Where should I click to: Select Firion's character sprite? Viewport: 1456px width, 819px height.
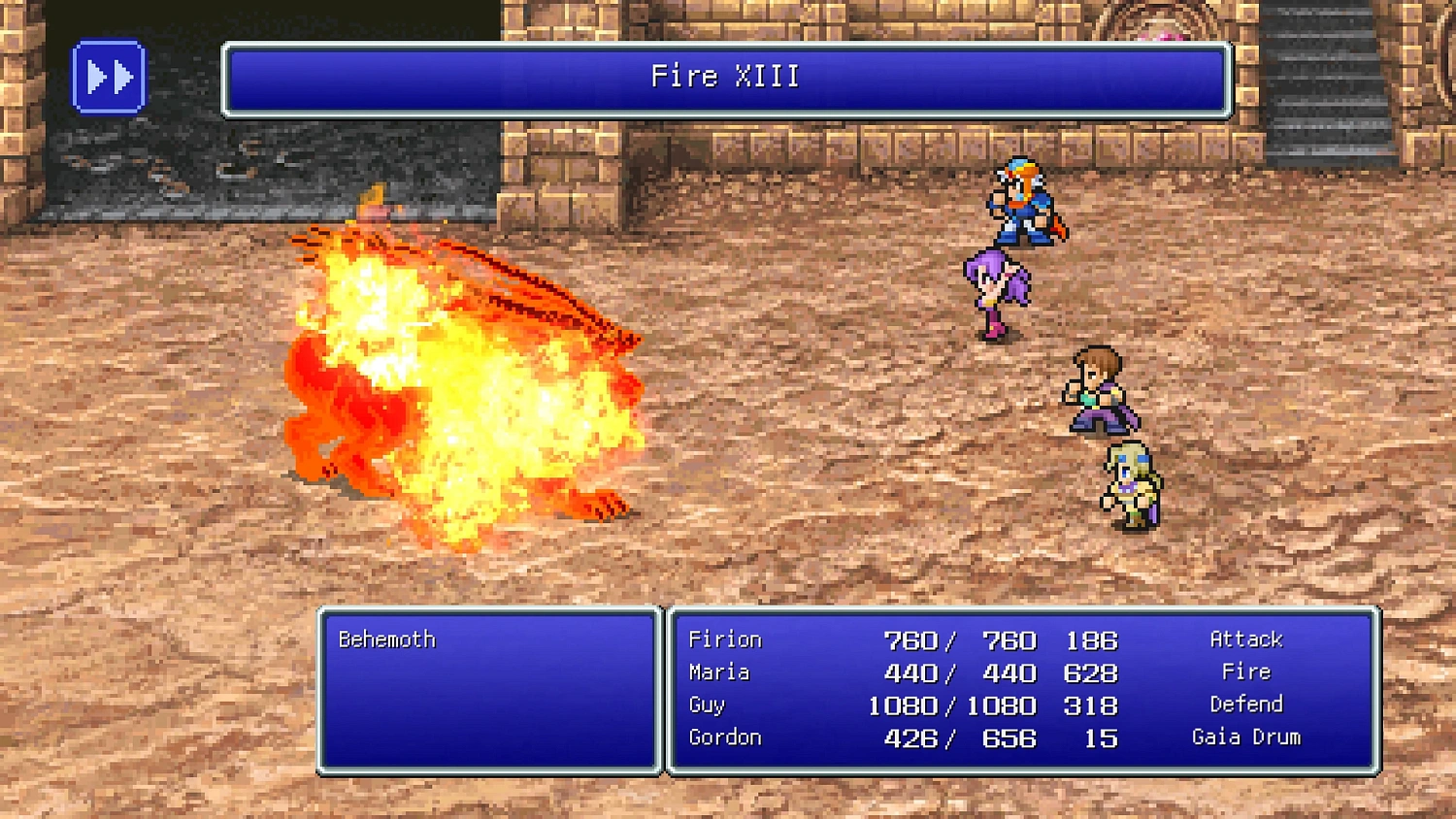(1024, 204)
